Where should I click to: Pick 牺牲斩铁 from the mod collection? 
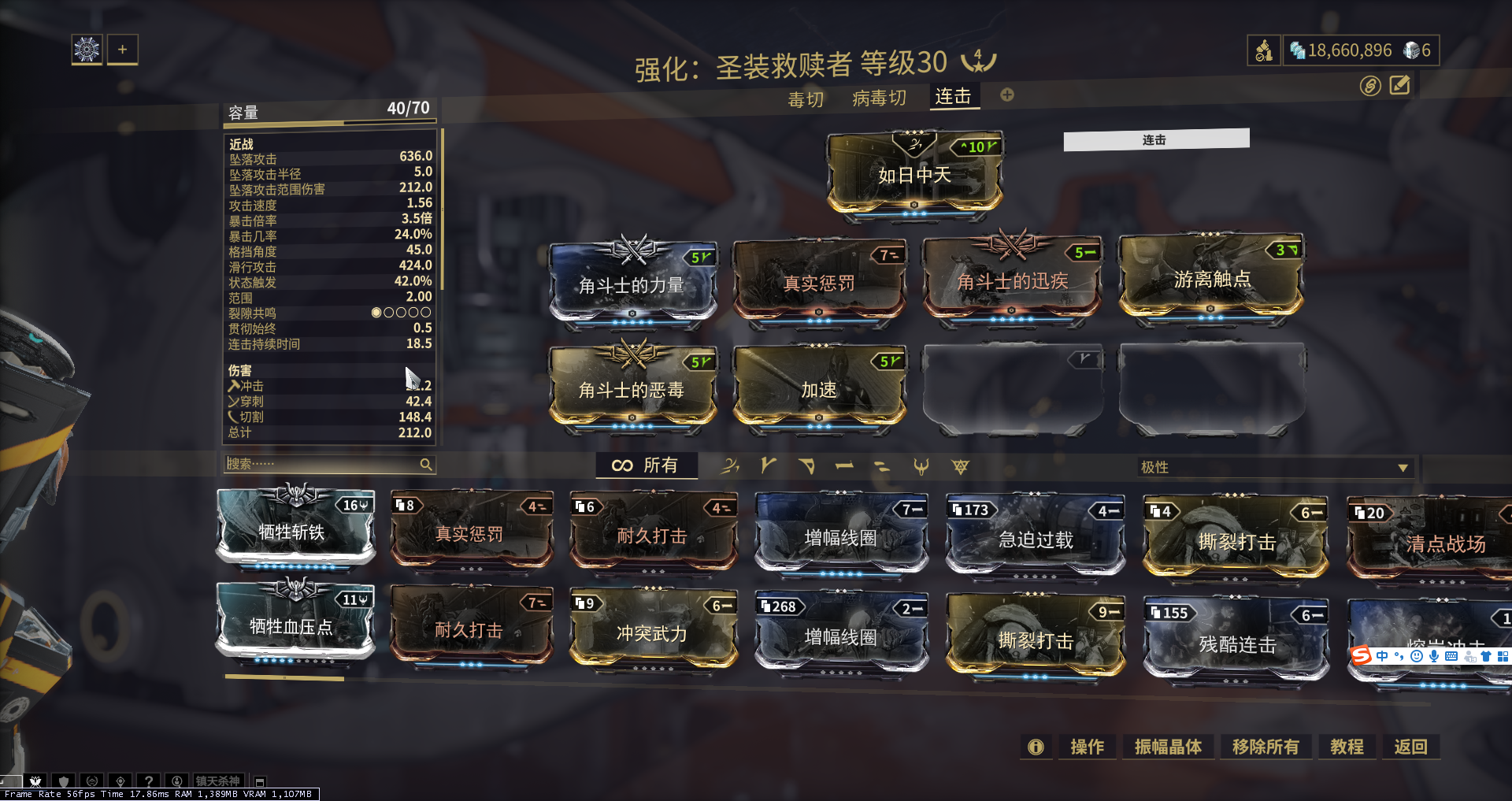(x=292, y=532)
